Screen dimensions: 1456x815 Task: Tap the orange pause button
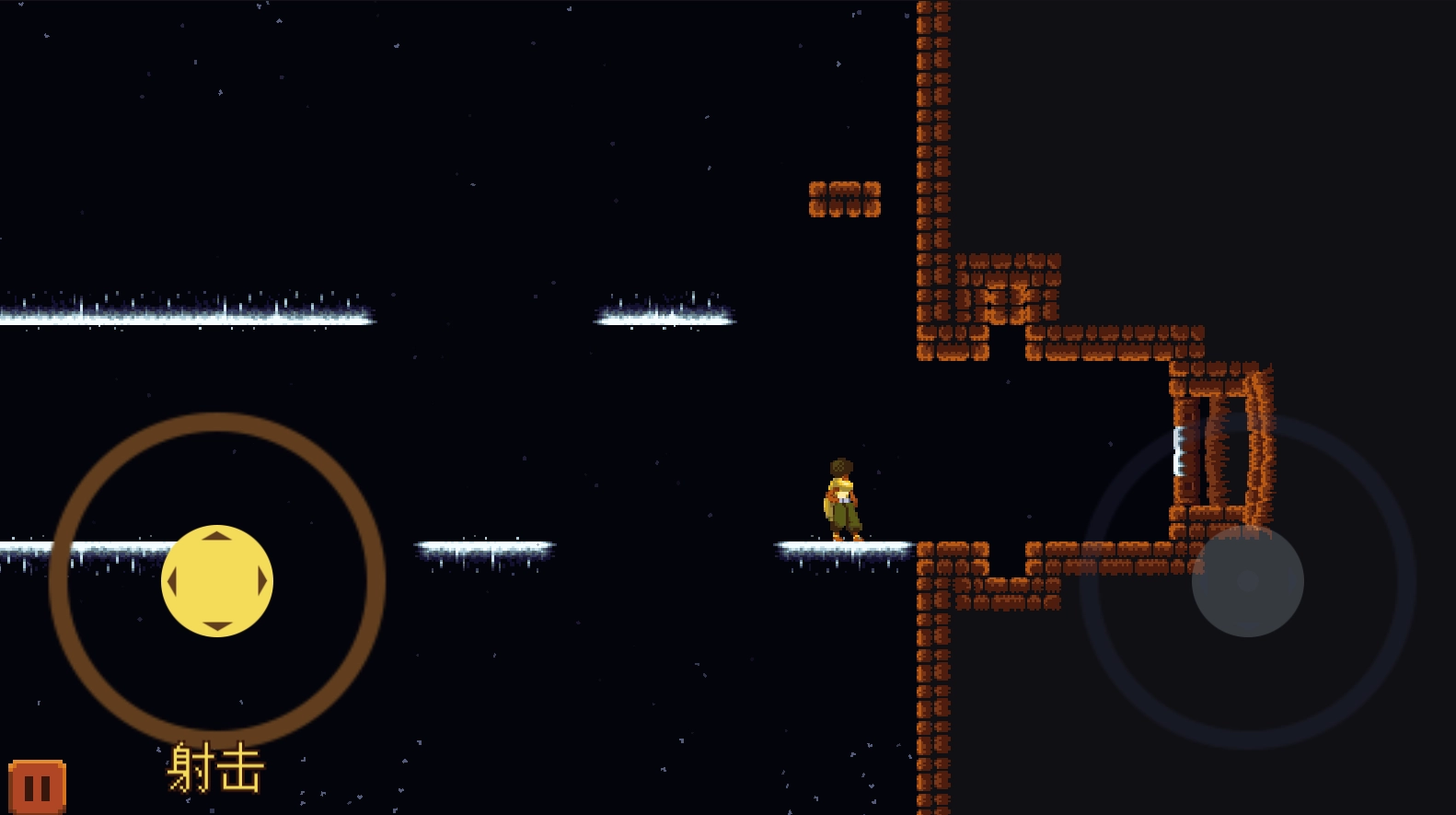click(x=37, y=787)
